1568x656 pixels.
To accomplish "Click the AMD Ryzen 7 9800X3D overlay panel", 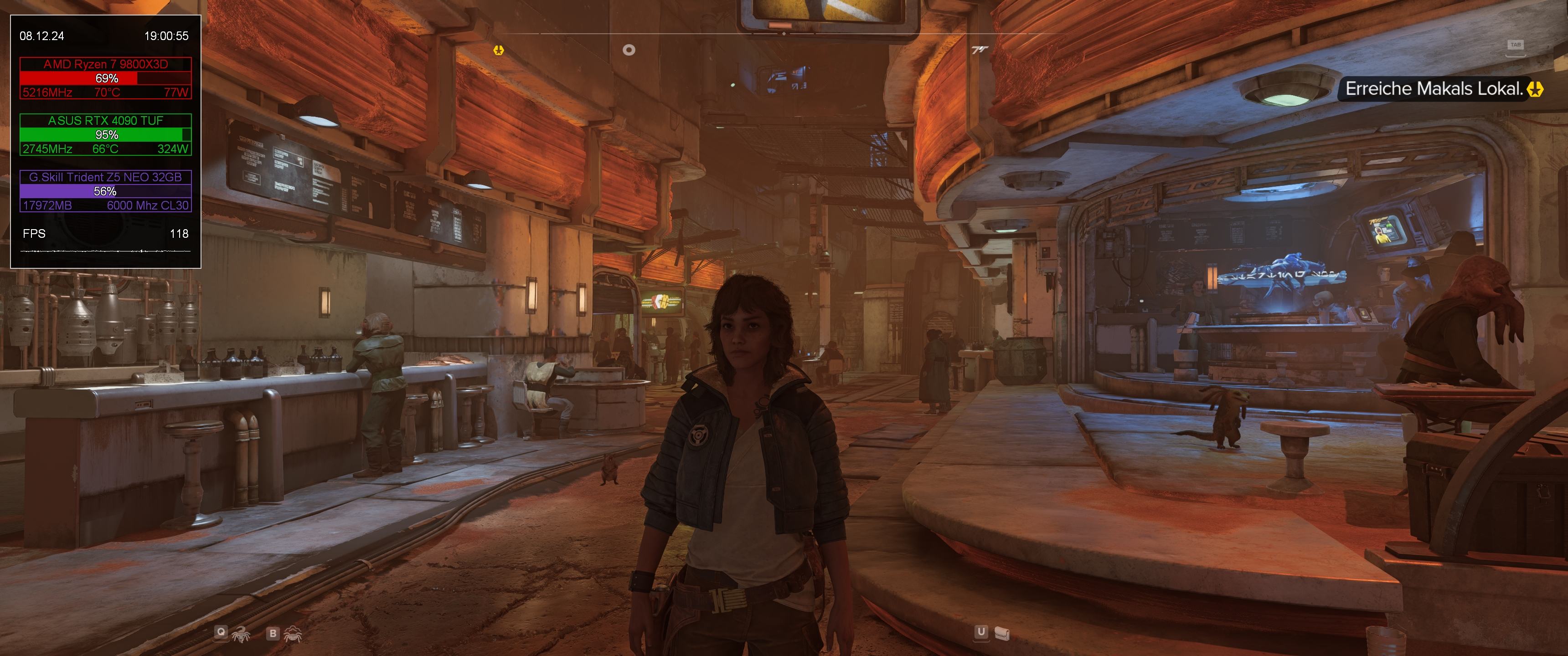I will pyautogui.click(x=106, y=78).
